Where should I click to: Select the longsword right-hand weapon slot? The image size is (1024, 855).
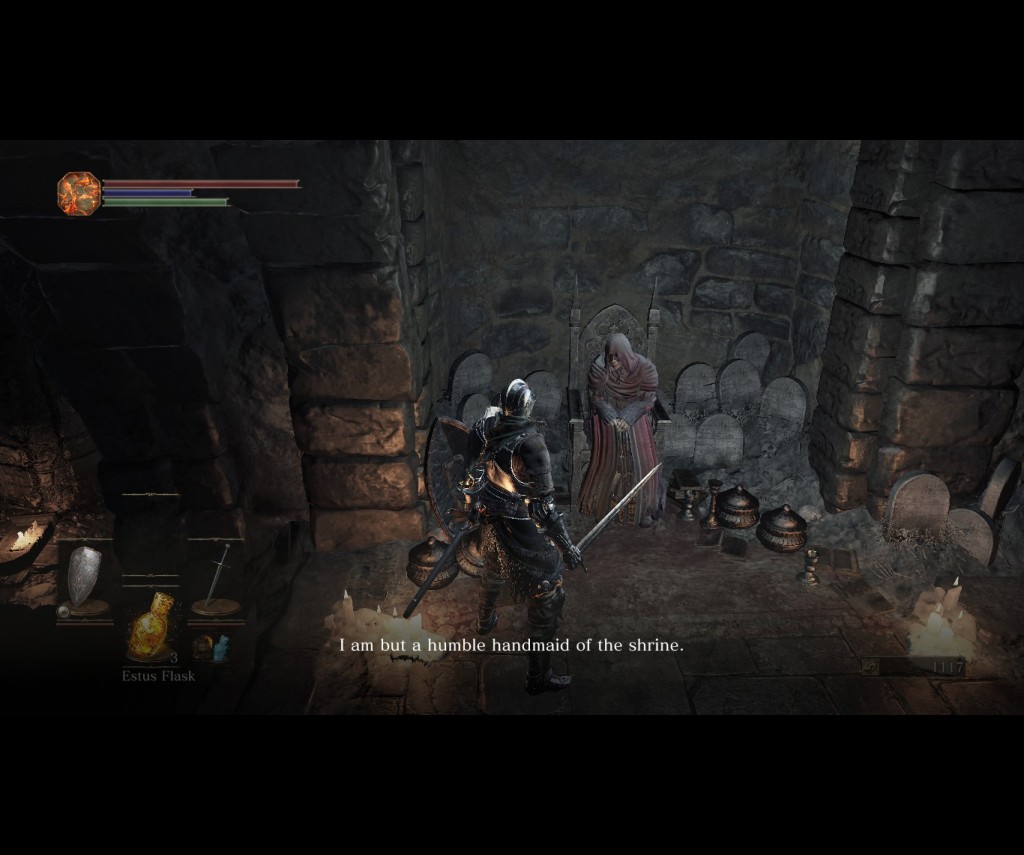point(216,580)
